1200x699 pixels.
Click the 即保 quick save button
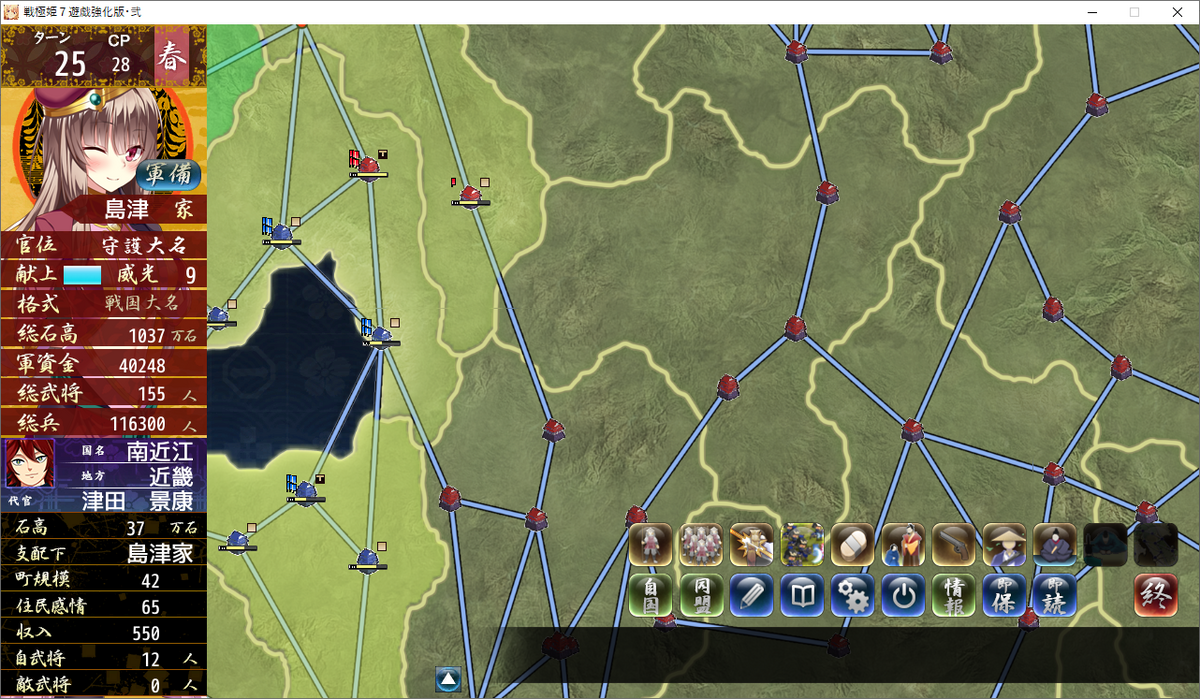(x=1004, y=596)
